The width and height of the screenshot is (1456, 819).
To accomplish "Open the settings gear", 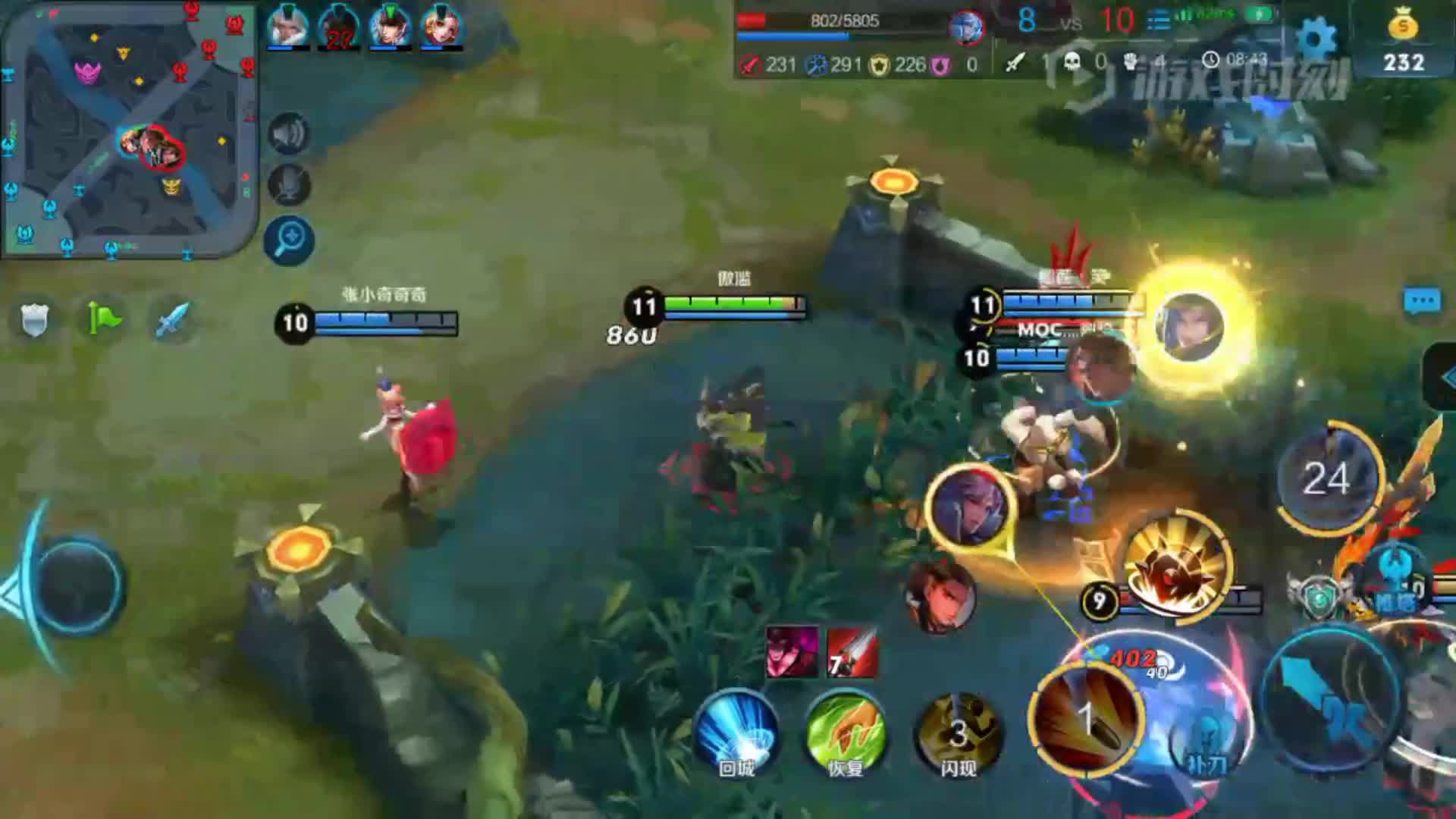I will coord(1317,36).
